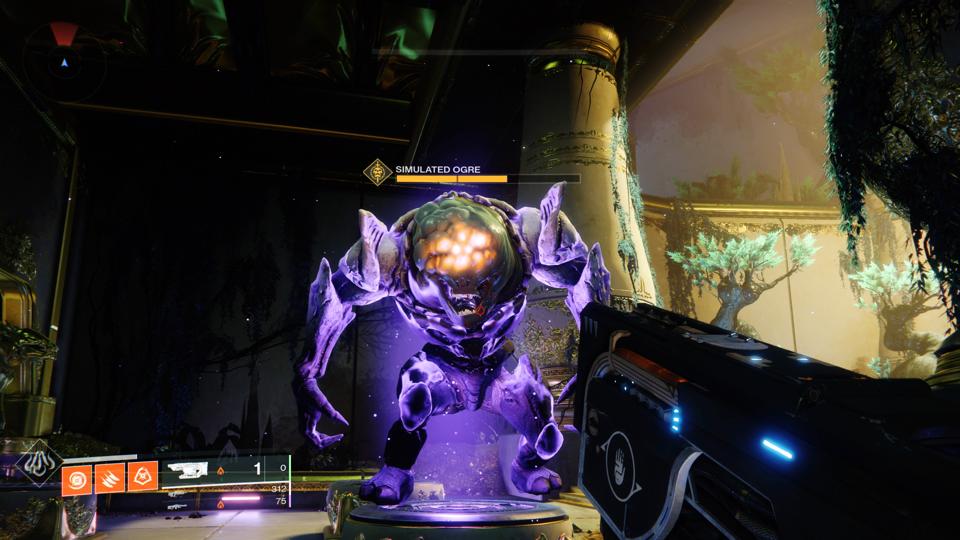The image size is (960, 540).
Task: Click the Simulated Ogre boss emblem
Action: pos(377,172)
